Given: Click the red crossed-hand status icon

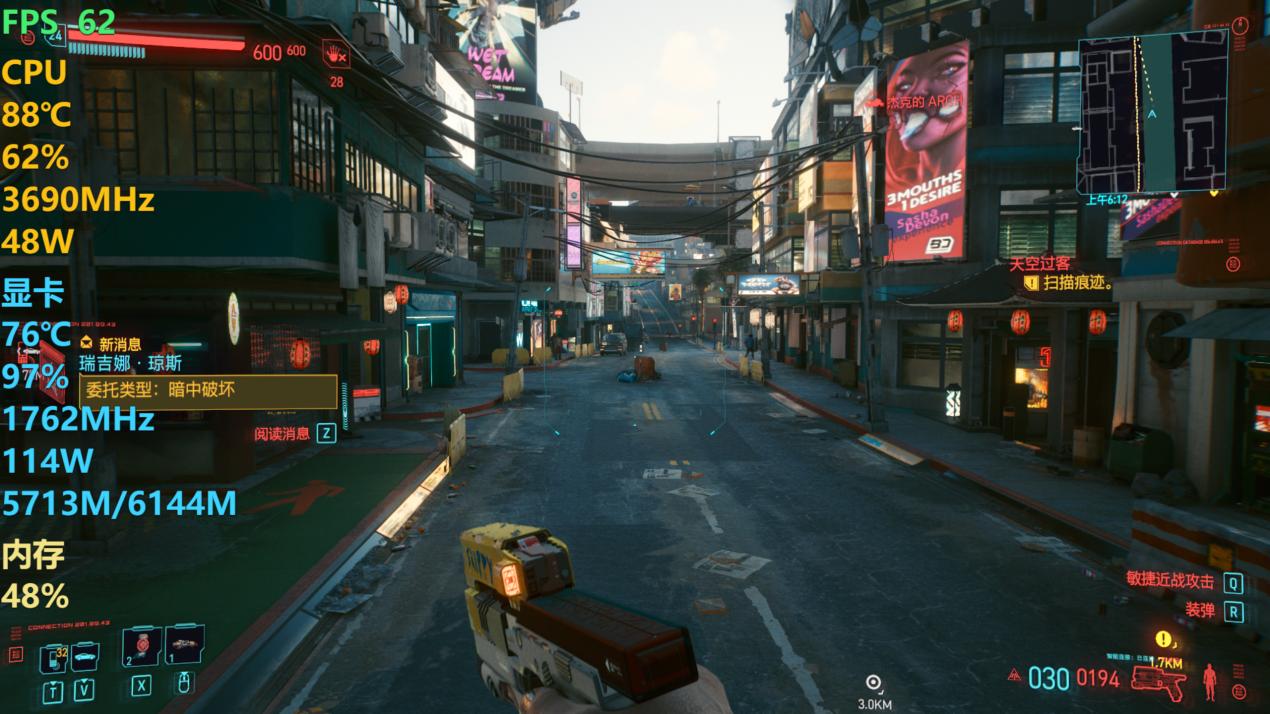Looking at the screenshot, I should (x=335, y=53).
